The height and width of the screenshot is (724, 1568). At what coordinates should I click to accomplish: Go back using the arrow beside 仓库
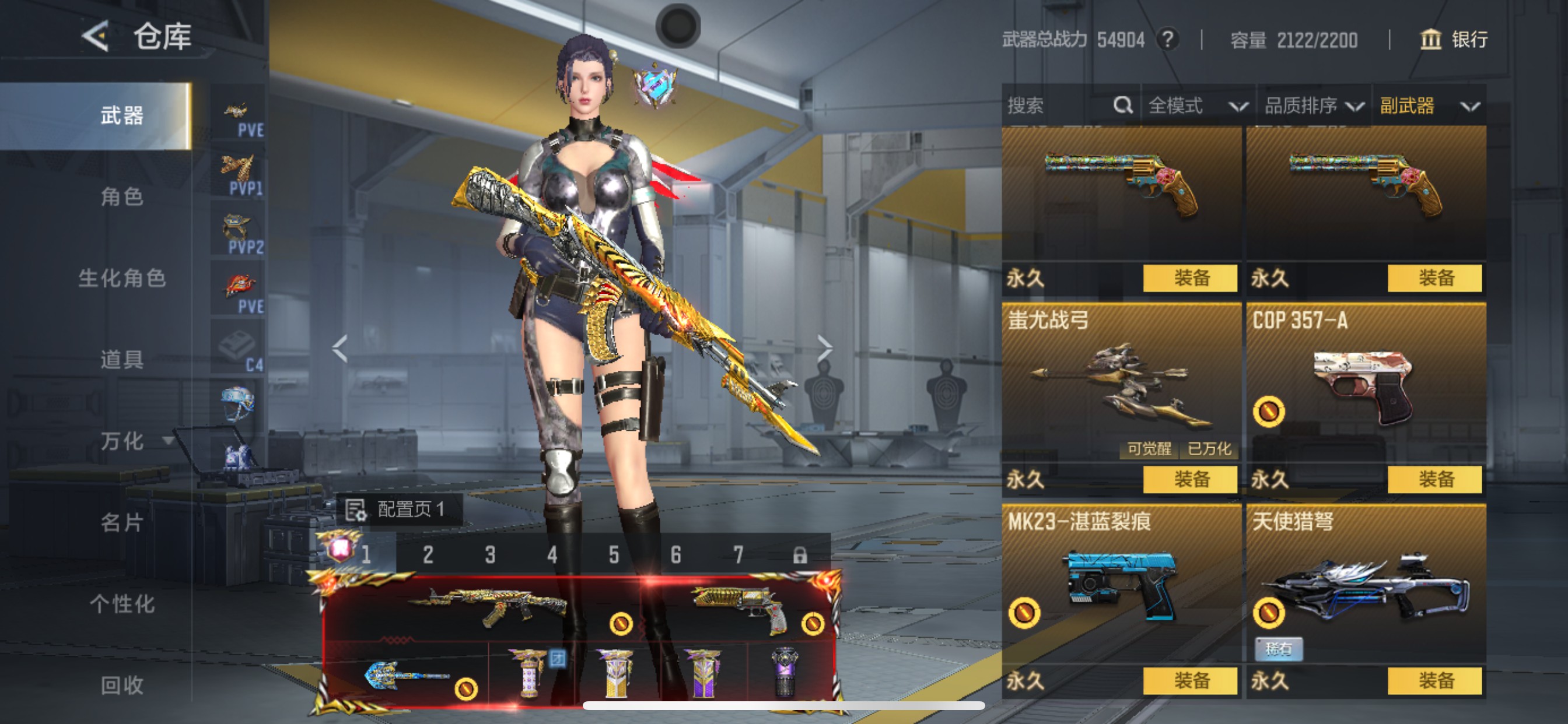point(96,36)
